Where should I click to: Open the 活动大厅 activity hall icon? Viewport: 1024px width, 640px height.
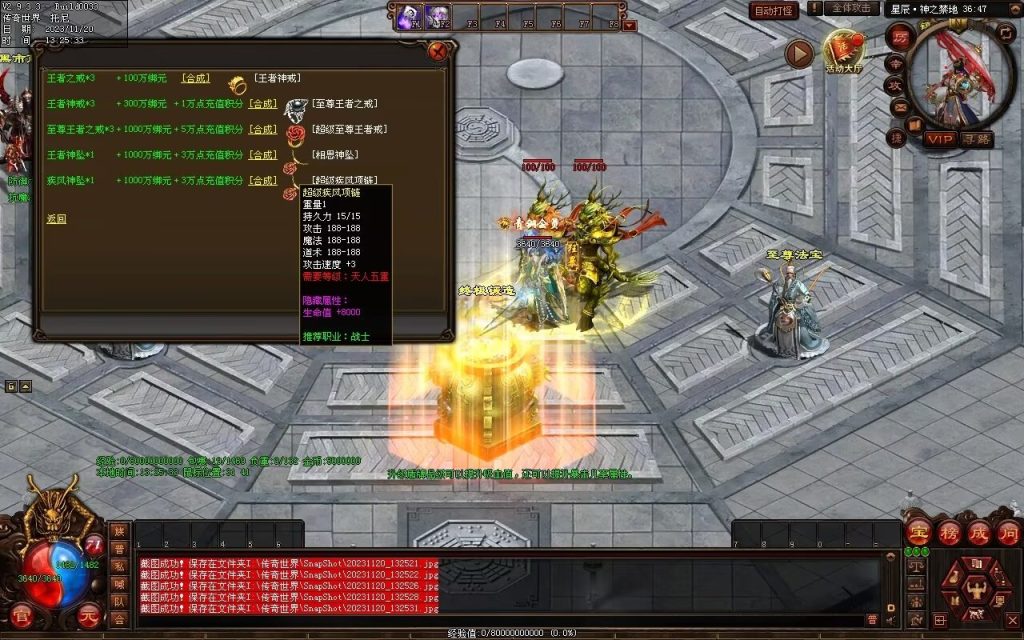point(843,52)
